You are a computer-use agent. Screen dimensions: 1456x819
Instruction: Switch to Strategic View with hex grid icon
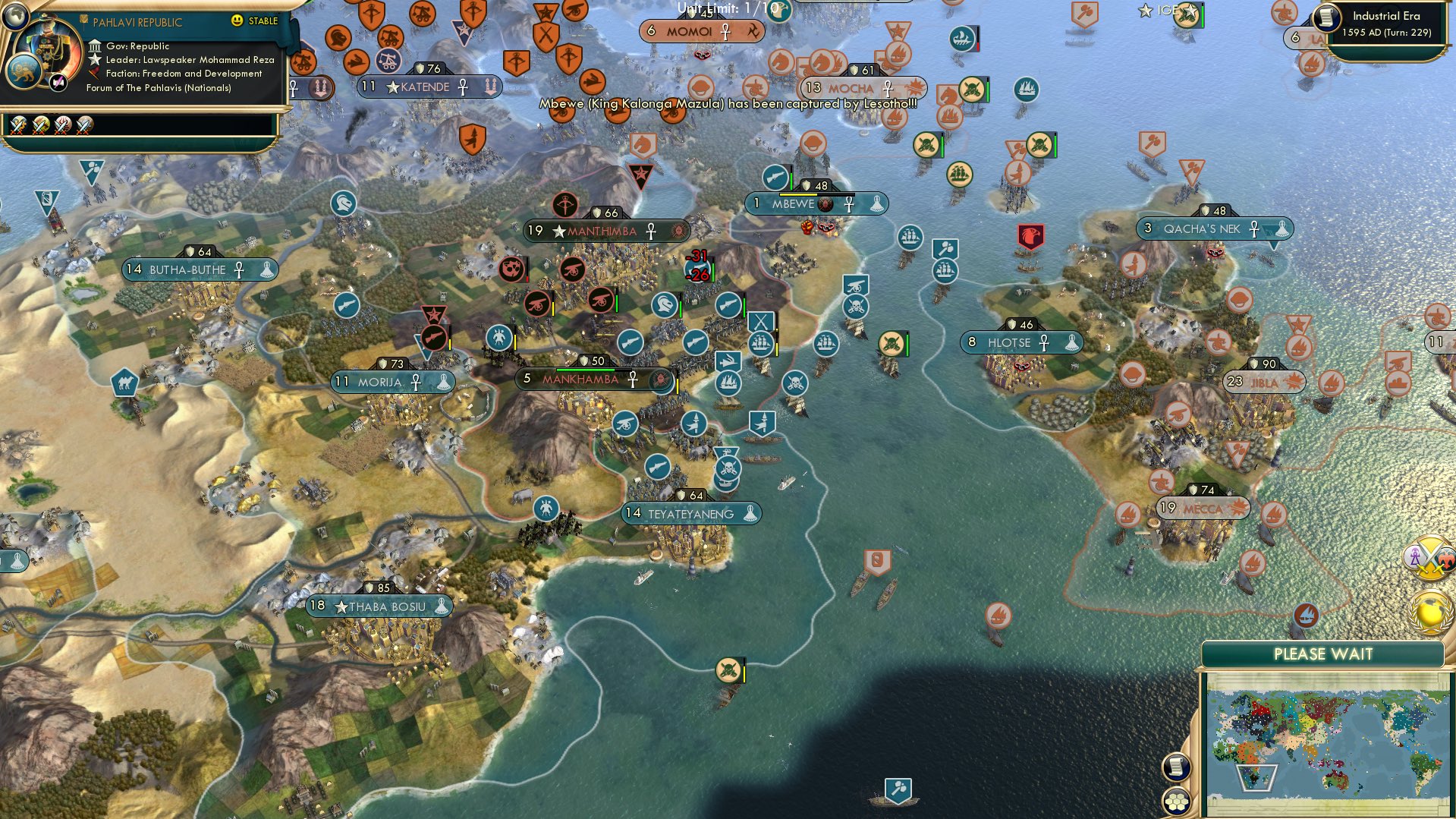tap(1176, 800)
